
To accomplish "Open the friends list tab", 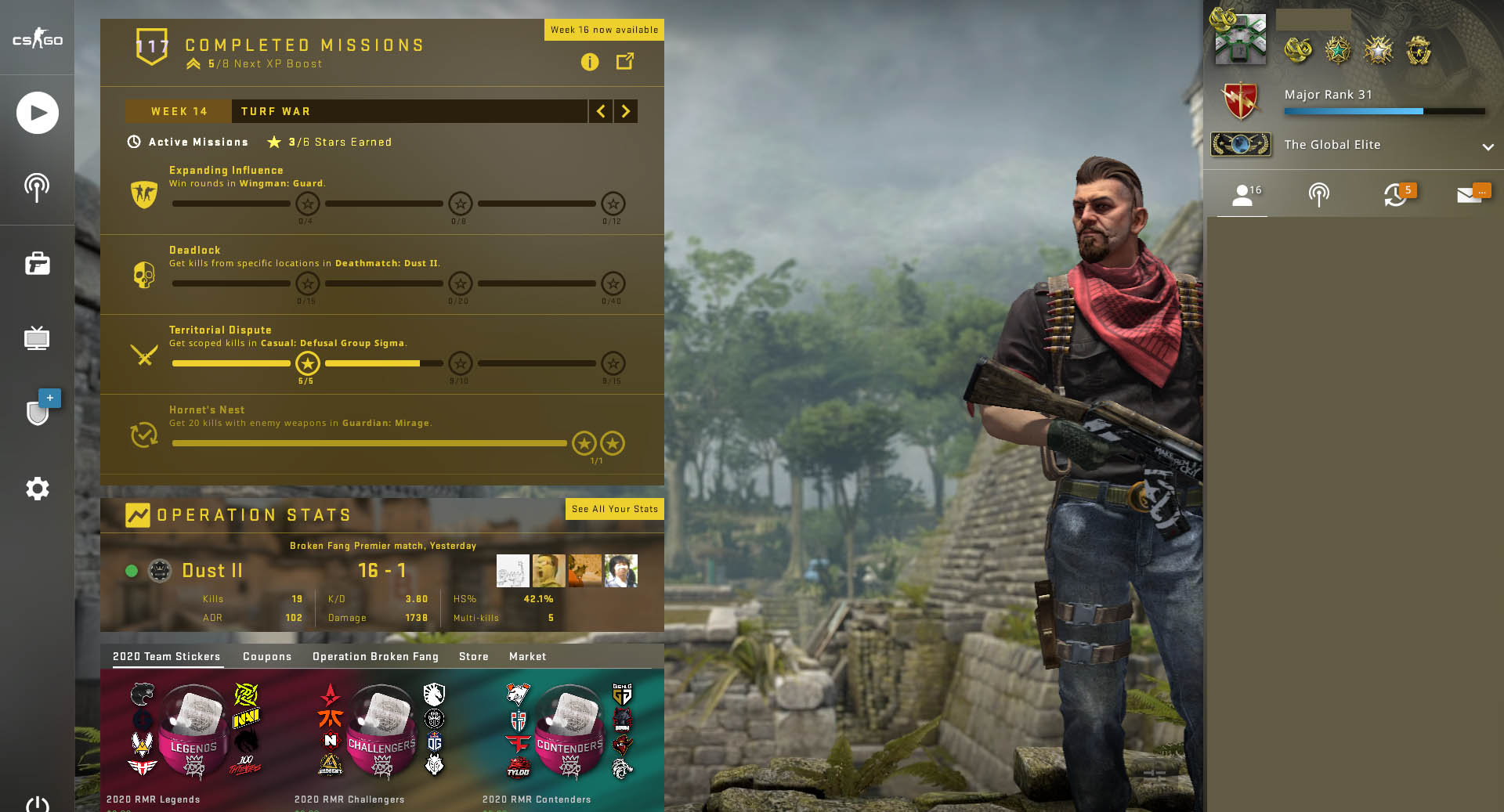I will coord(1243,195).
